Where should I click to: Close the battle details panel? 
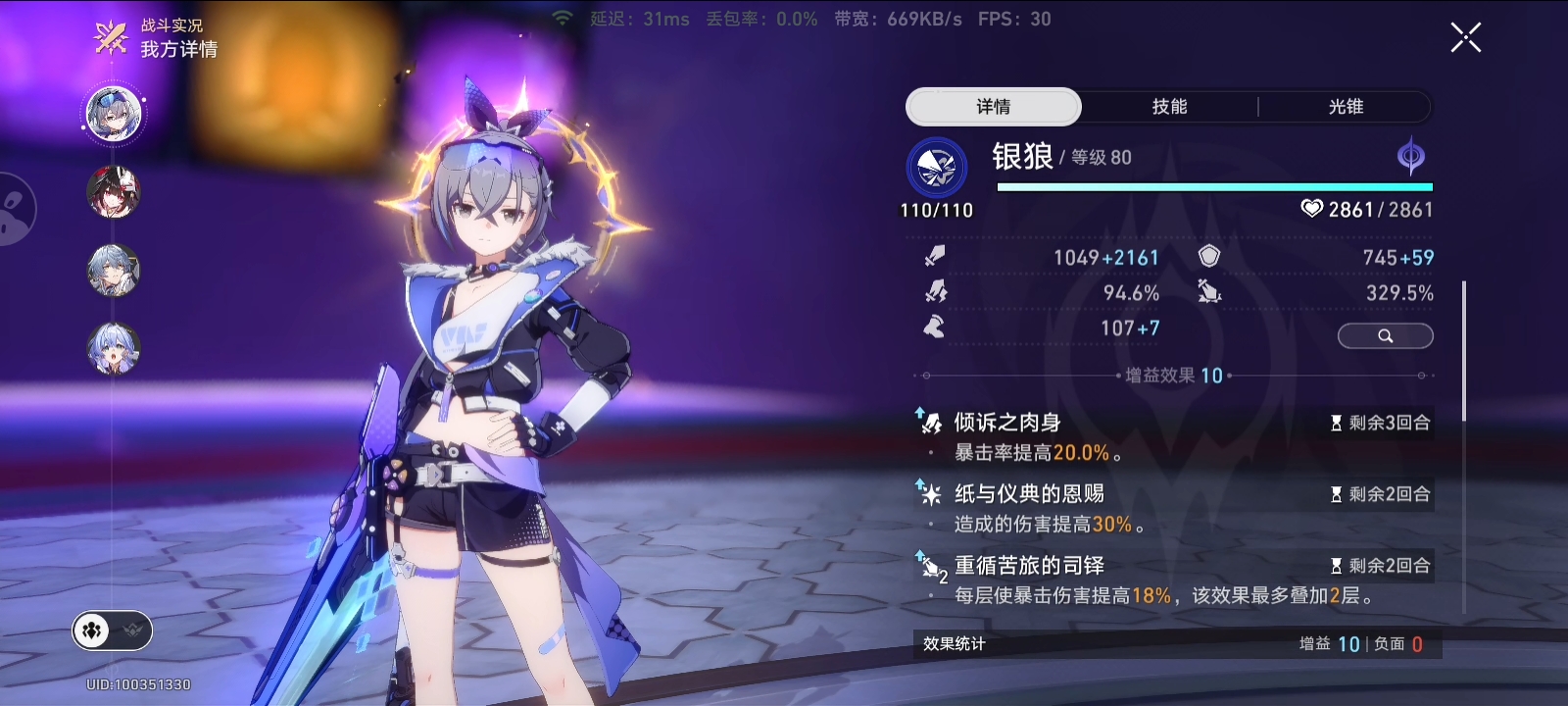[1465, 38]
